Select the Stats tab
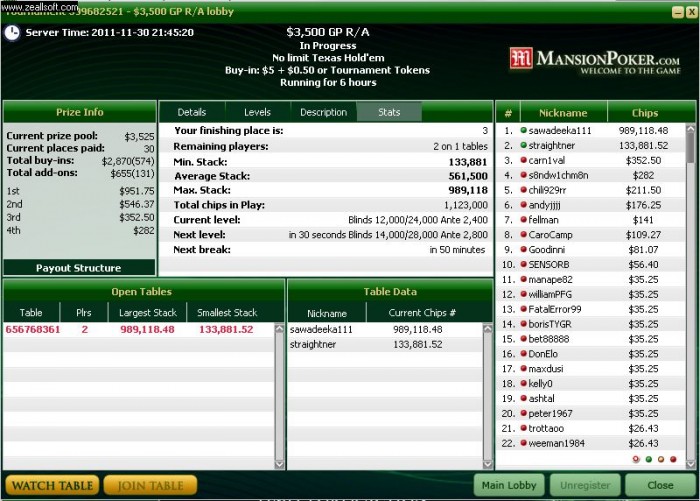The height and width of the screenshot is (501, 700). pyautogui.click(x=389, y=112)
